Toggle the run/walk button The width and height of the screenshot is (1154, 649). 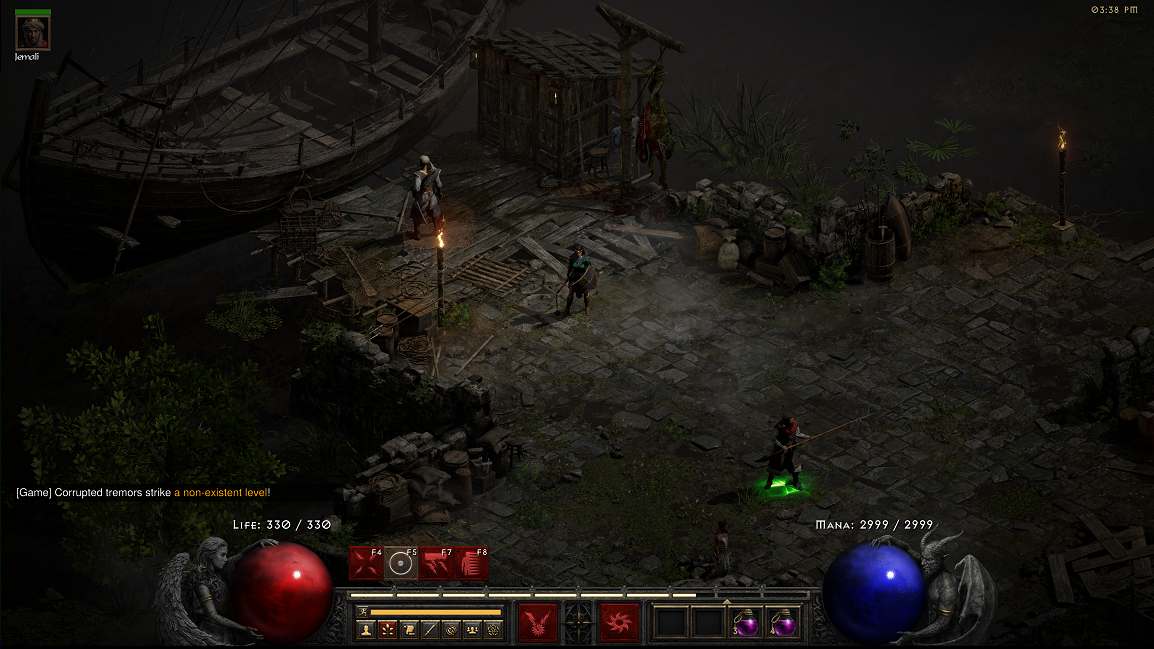click(363, 610)
